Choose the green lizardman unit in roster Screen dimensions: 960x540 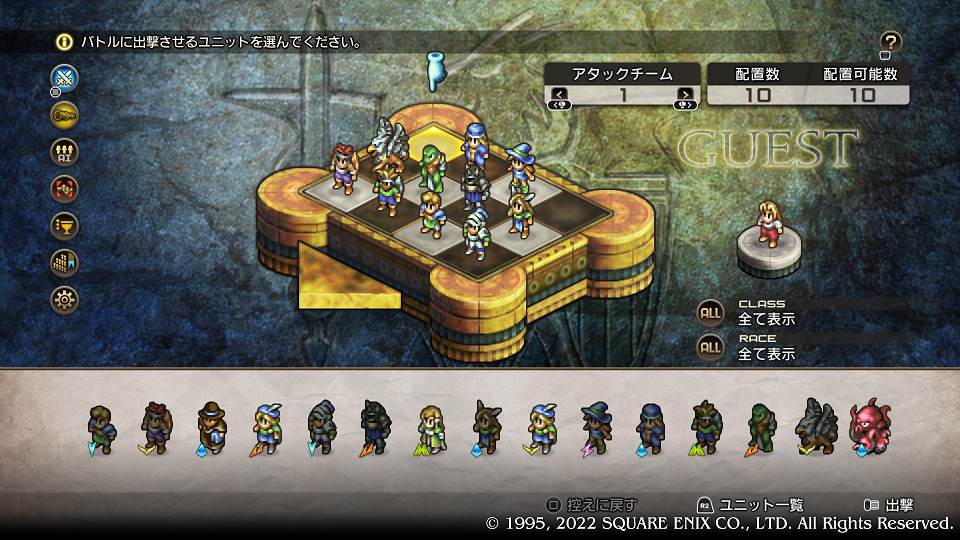[x=760, y=427]
